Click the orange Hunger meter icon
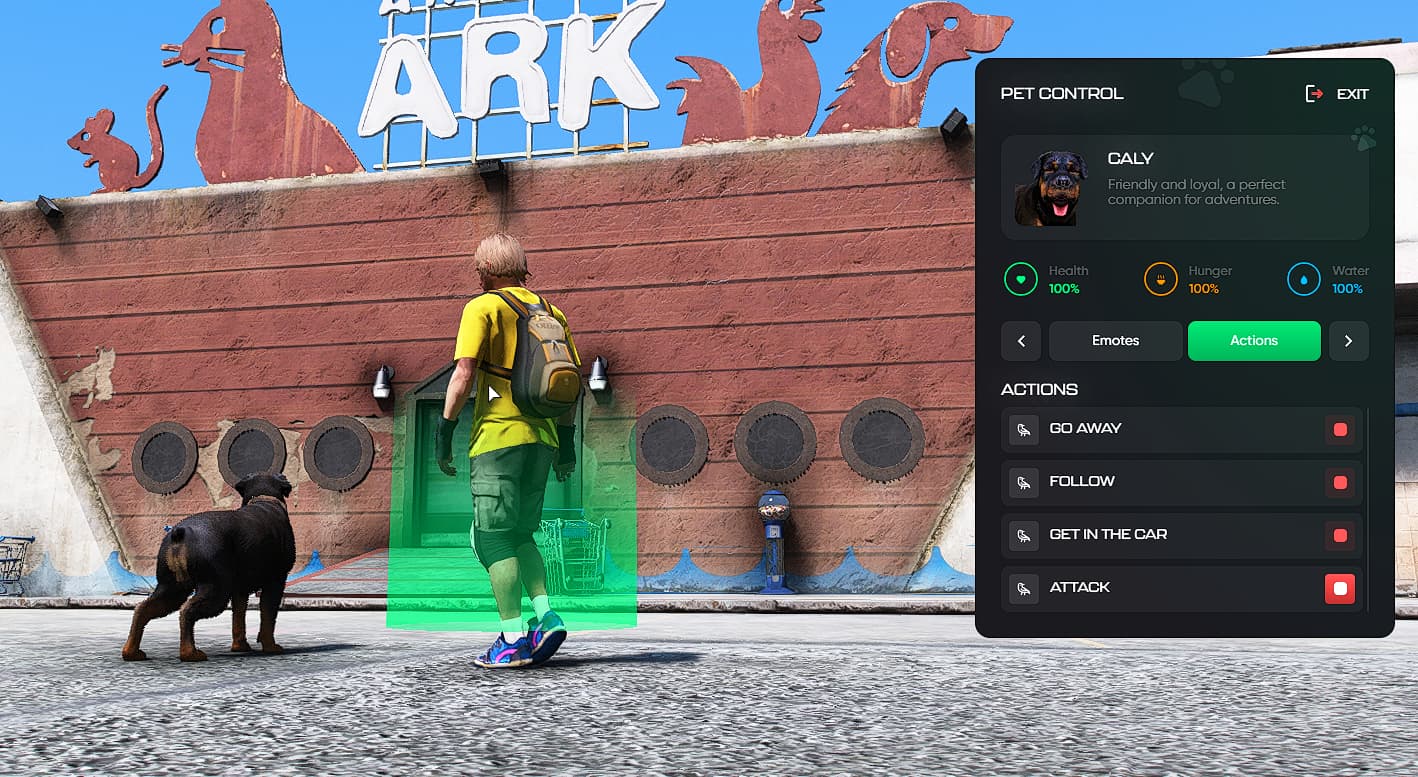Screen dimensions: 1418x777 [1160, 279]
